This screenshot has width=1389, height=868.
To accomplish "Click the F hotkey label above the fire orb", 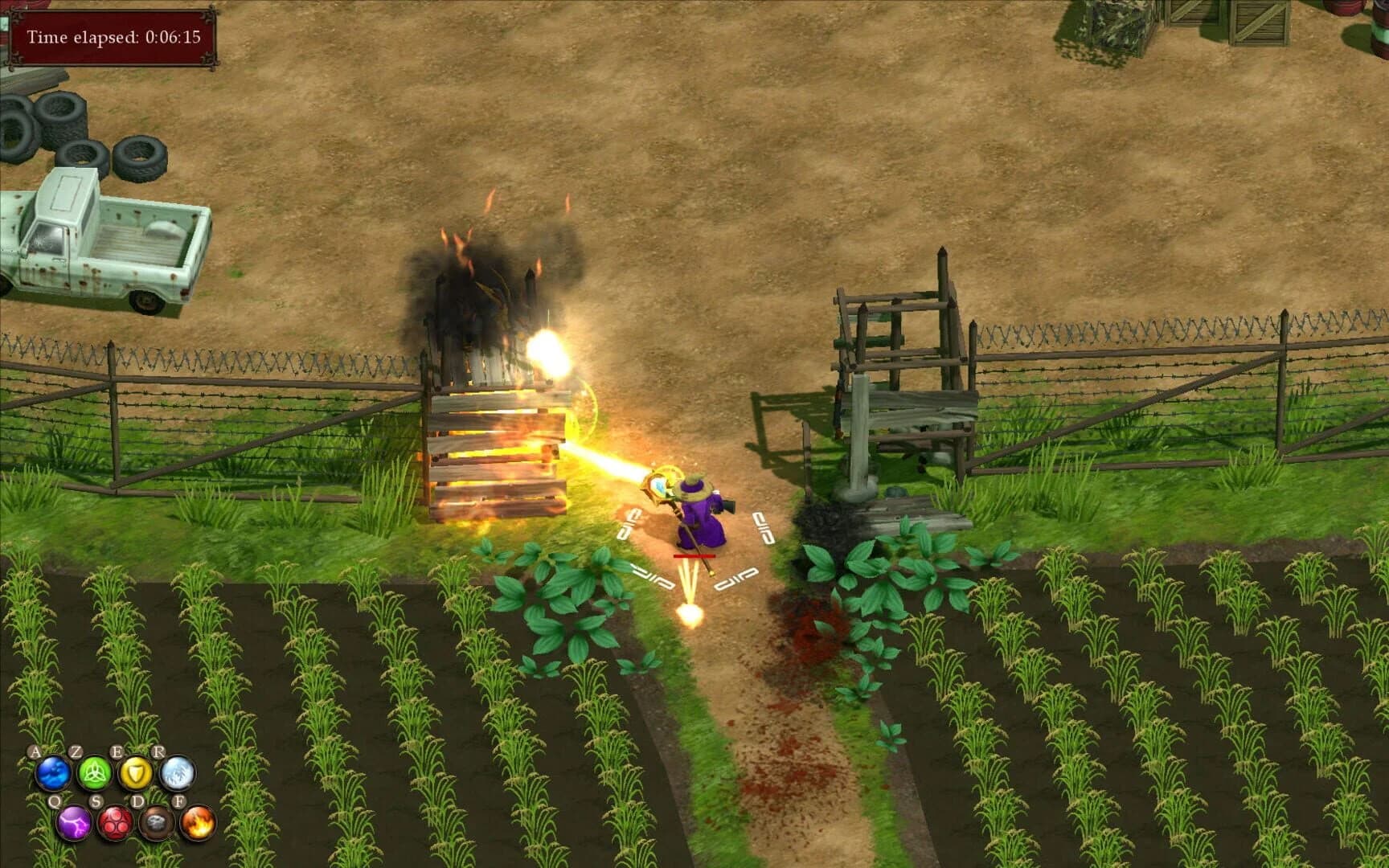I will point(179,801).
